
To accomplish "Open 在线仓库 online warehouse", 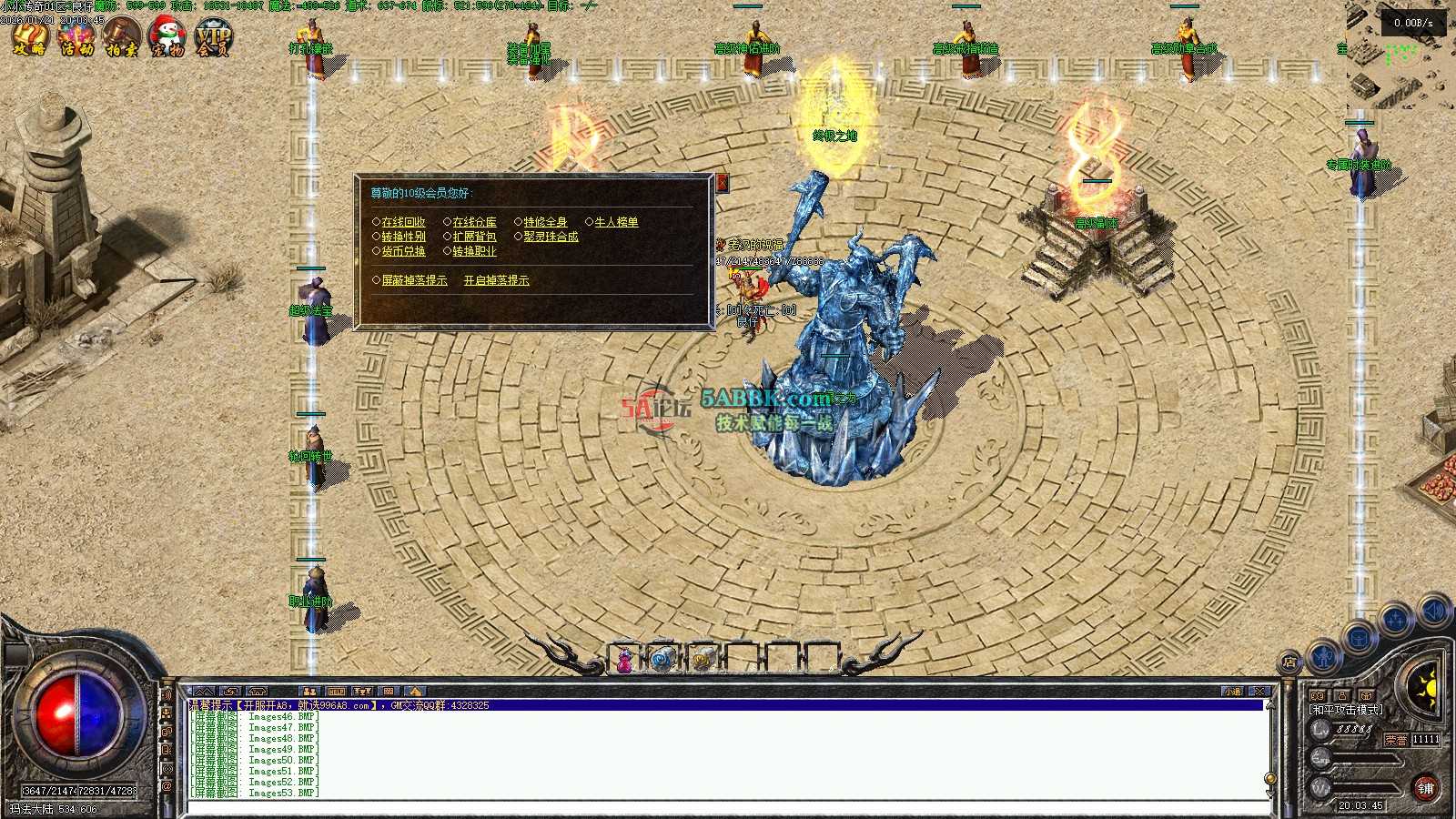I will [x=474, y=222].
